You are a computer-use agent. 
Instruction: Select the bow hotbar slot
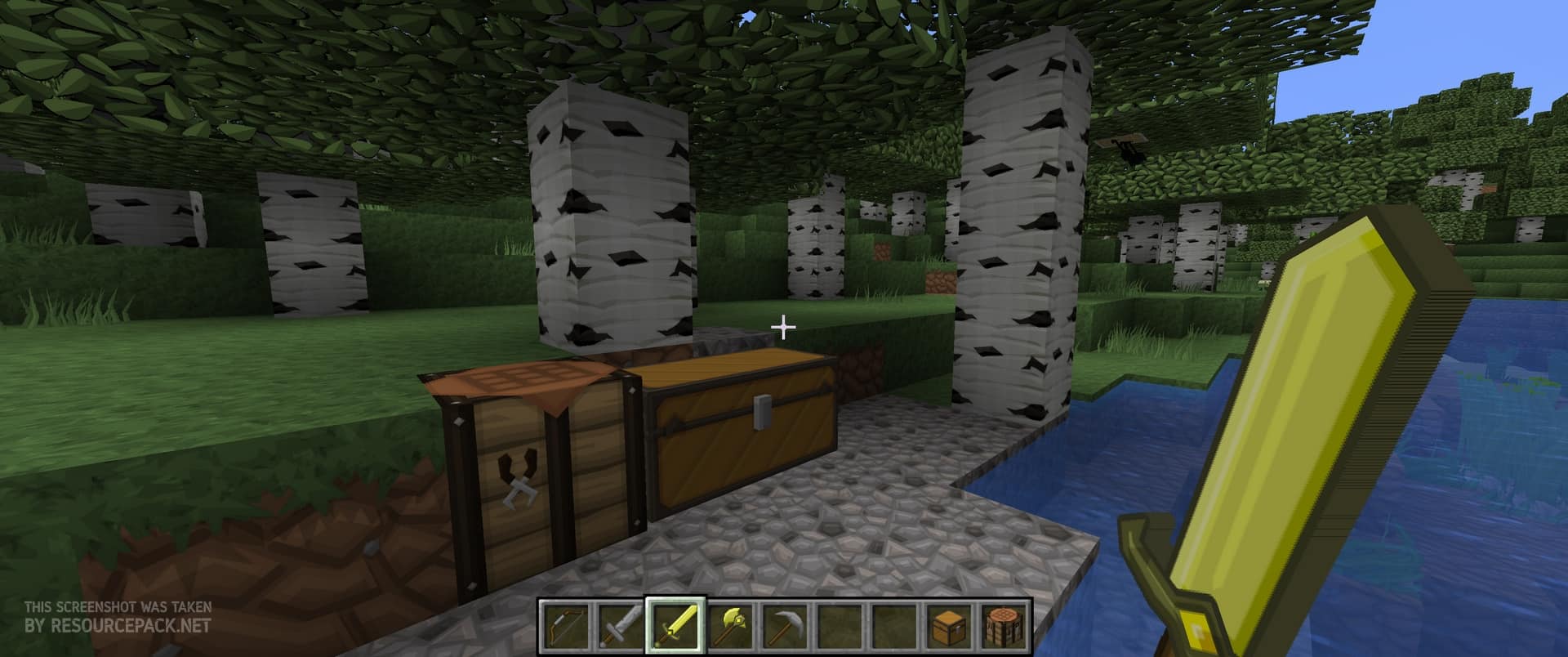[x=563, y=626]
